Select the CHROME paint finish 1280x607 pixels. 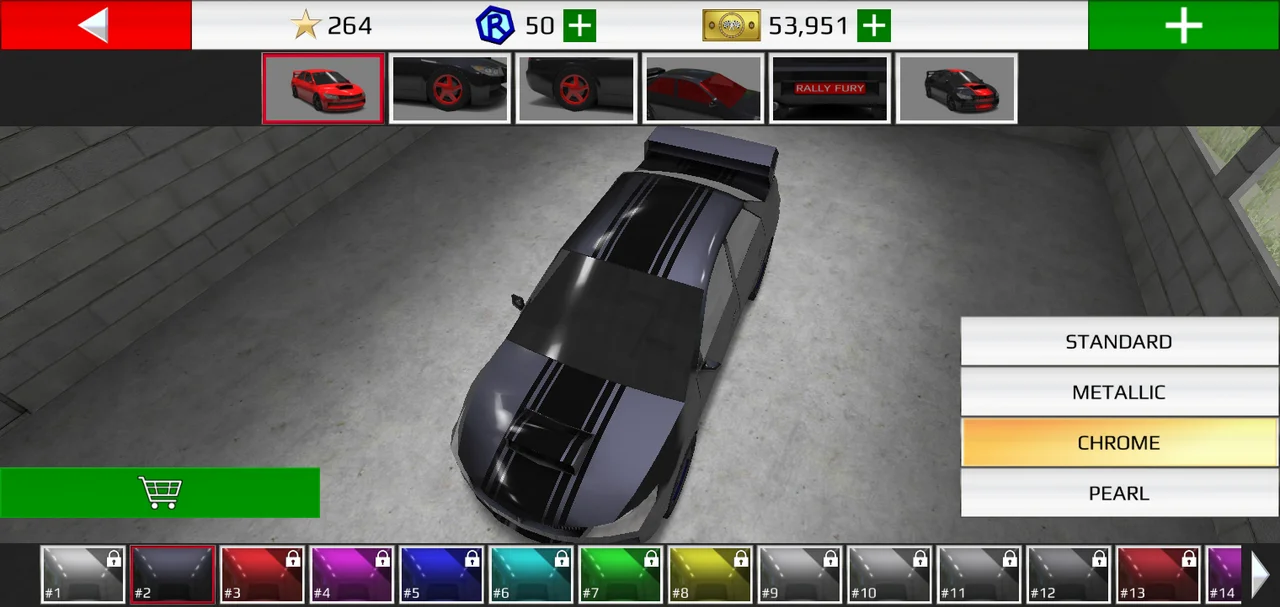pos(1119,443)
